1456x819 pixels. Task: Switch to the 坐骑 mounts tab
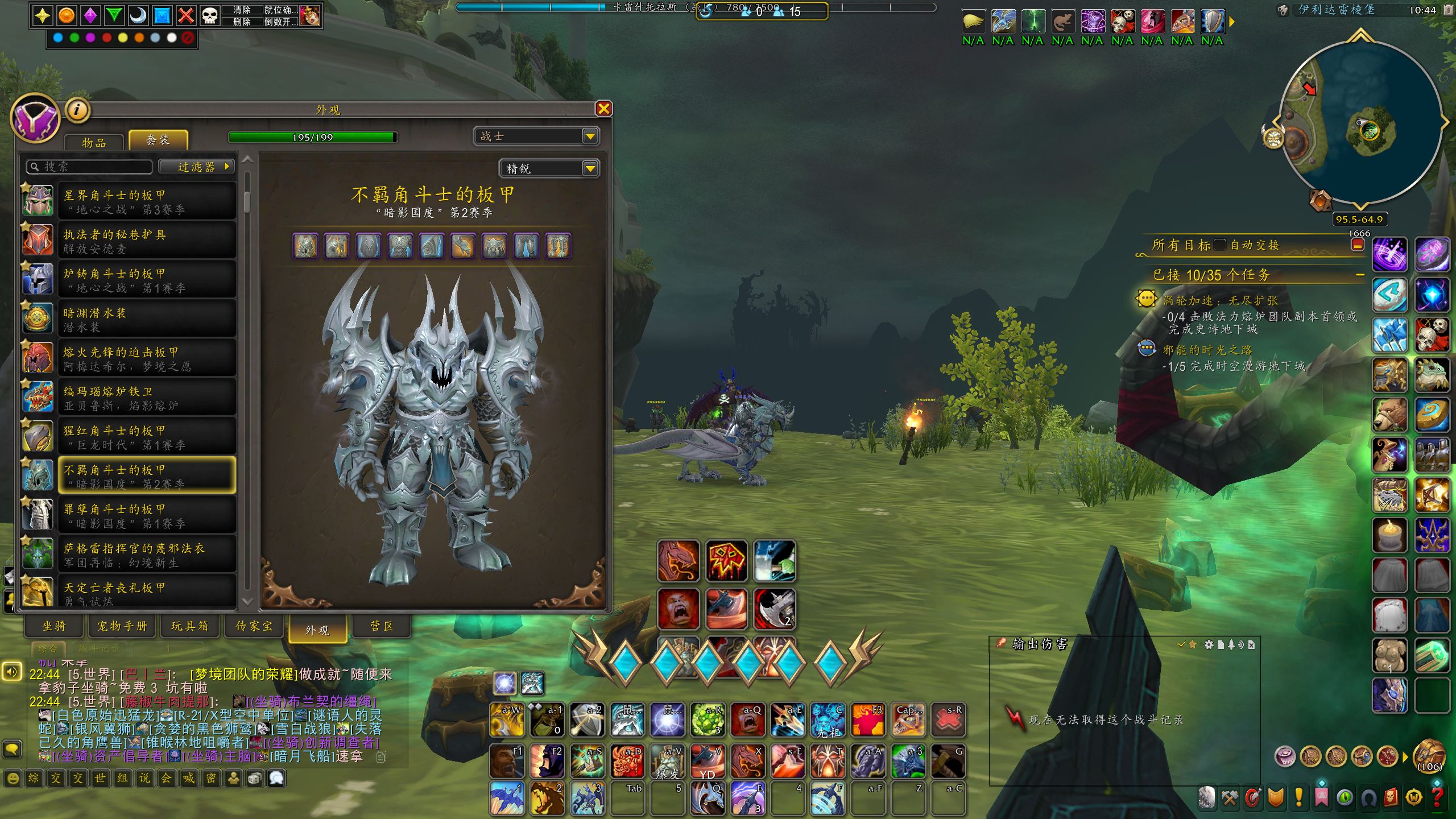point(55,626)
